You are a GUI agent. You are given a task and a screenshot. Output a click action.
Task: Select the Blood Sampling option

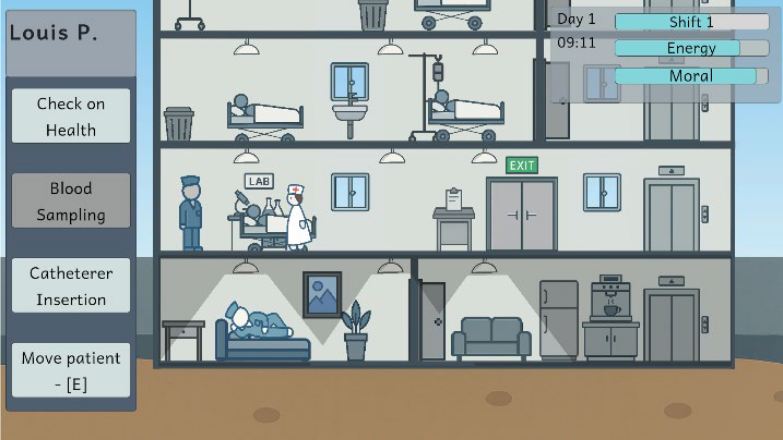[x=71, y=201]
